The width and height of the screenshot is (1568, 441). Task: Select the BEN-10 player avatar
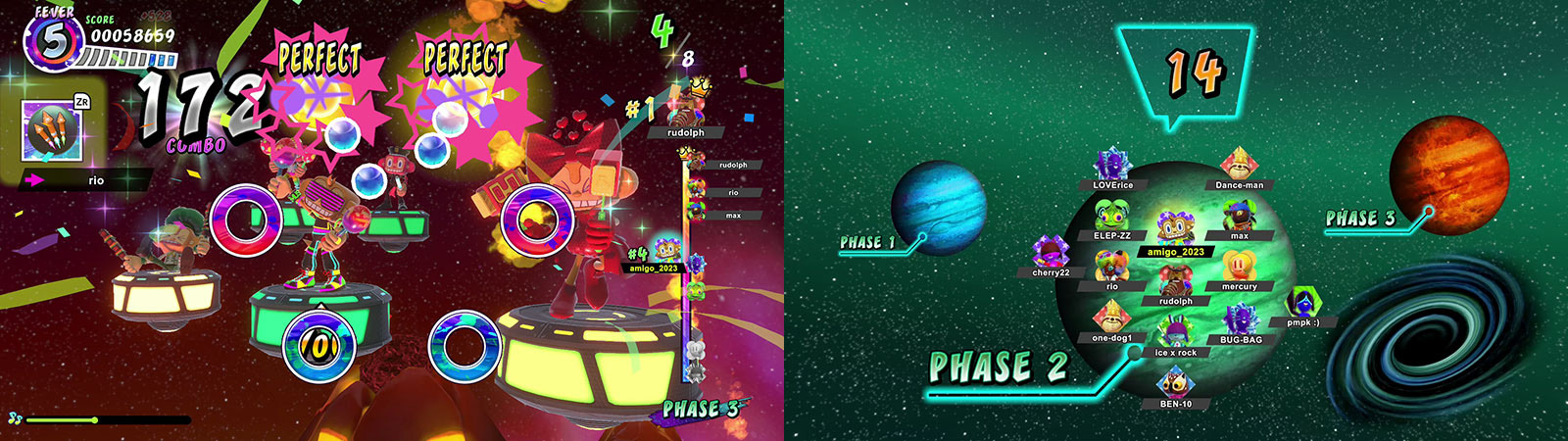coord(1175,383)
